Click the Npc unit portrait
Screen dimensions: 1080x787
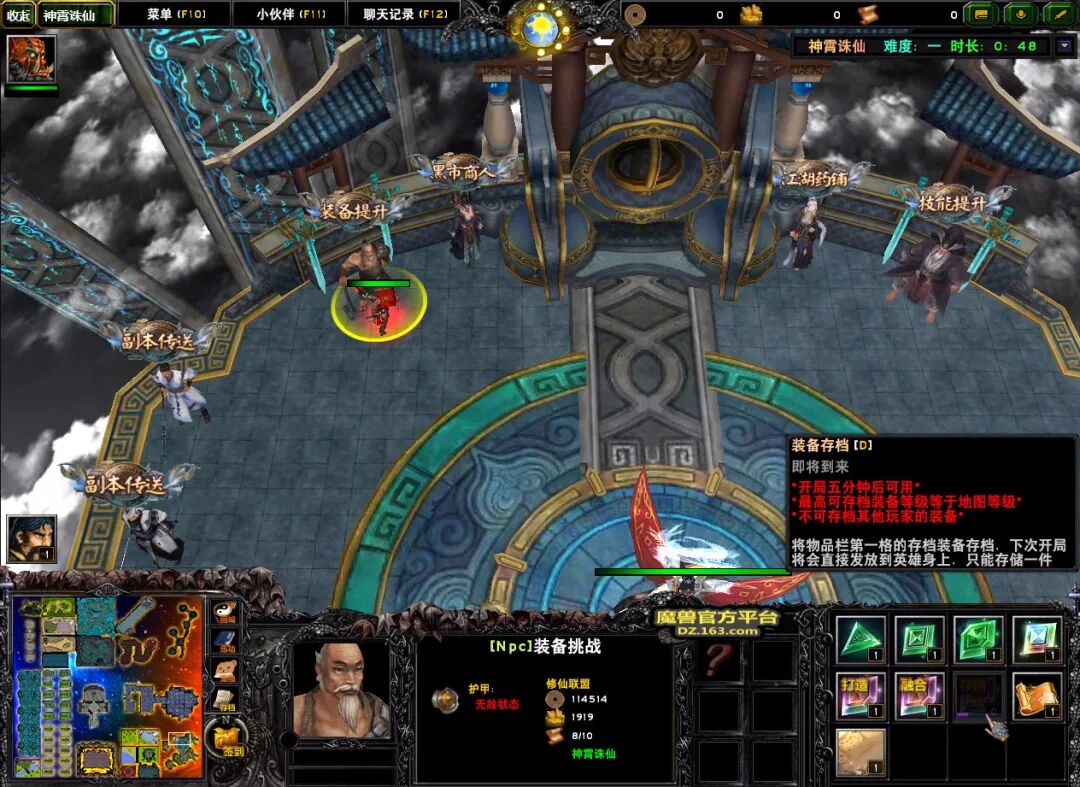click(340, 690)
